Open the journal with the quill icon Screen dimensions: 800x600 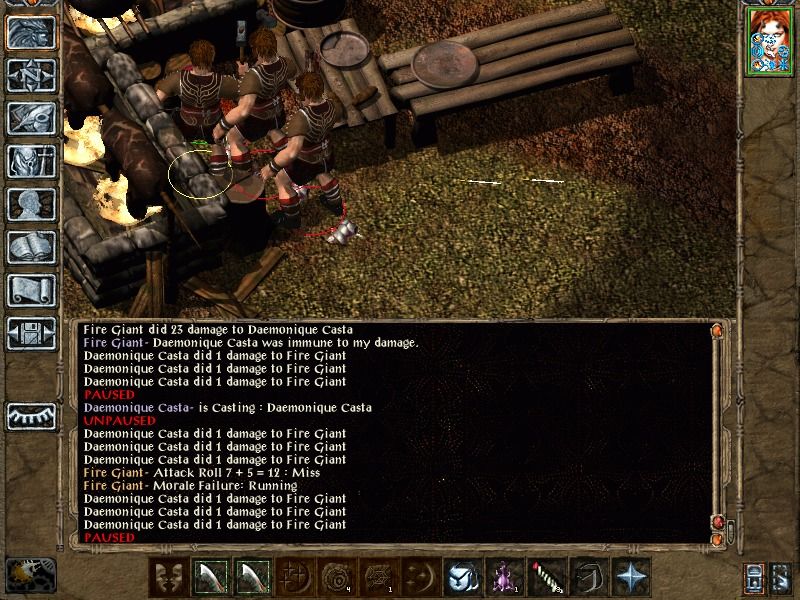[31, 118]
